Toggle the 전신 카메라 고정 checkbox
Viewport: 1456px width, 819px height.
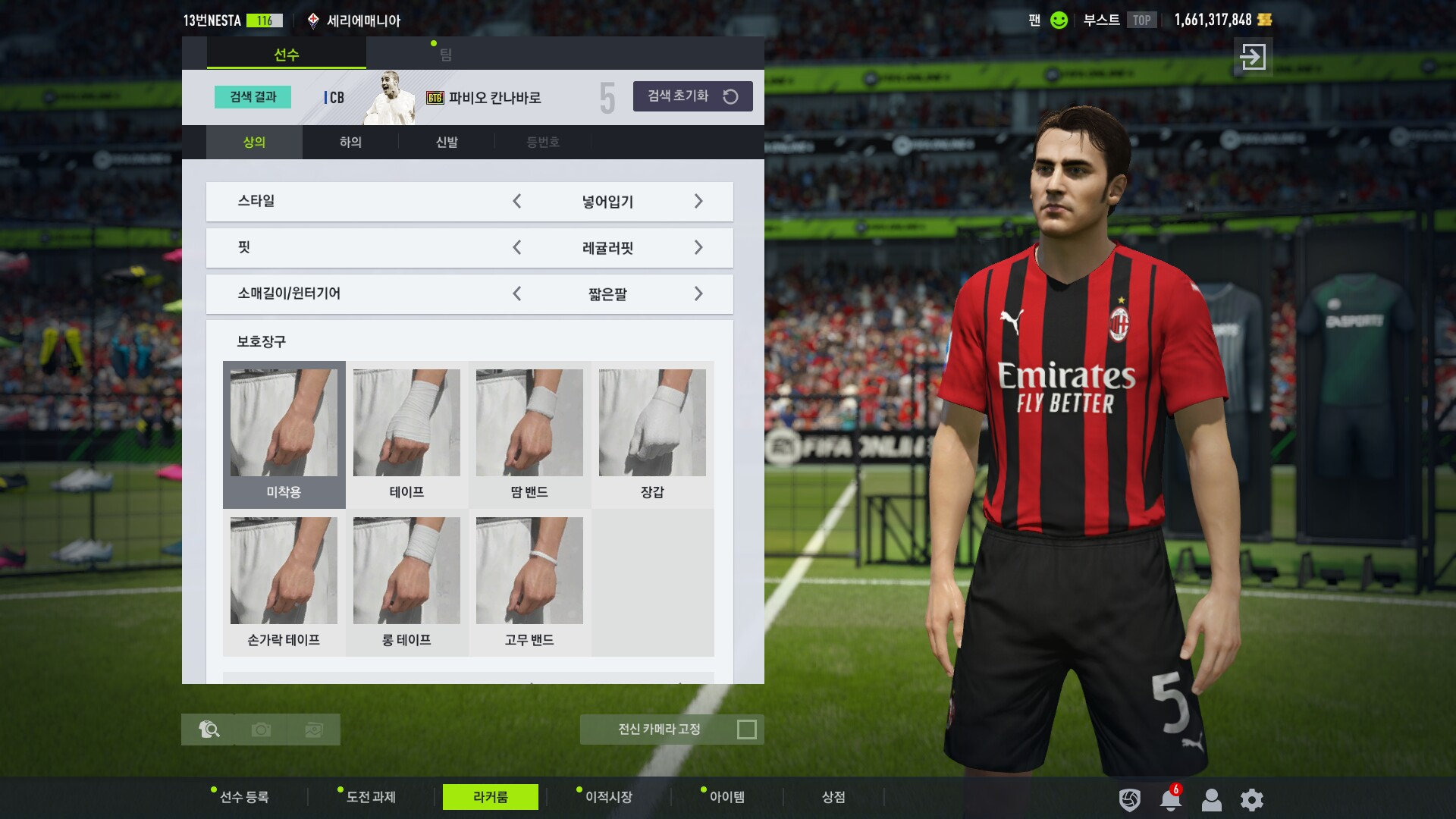[x=747, y=730]
